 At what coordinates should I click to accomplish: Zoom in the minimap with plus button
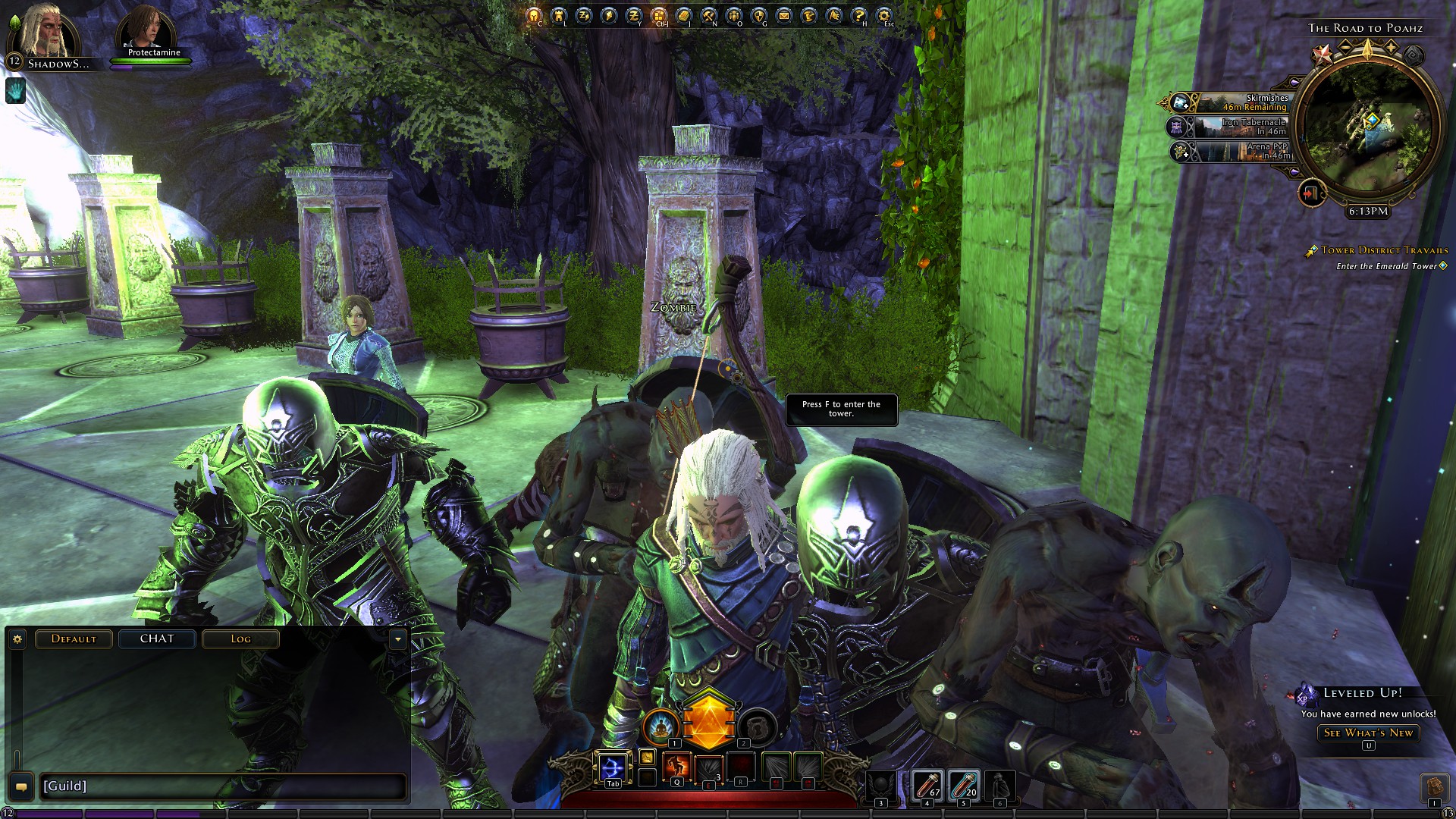point(1391,47)
